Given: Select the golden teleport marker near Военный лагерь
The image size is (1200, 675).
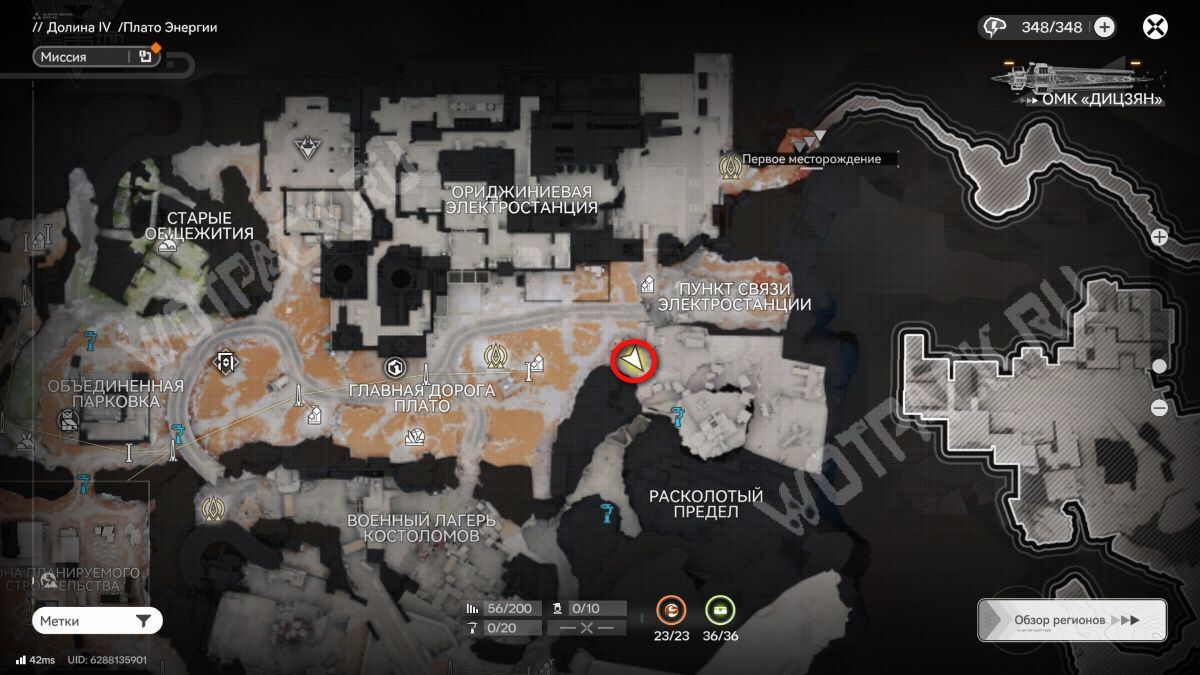Looking at the screenshot, I should point(211,510).
